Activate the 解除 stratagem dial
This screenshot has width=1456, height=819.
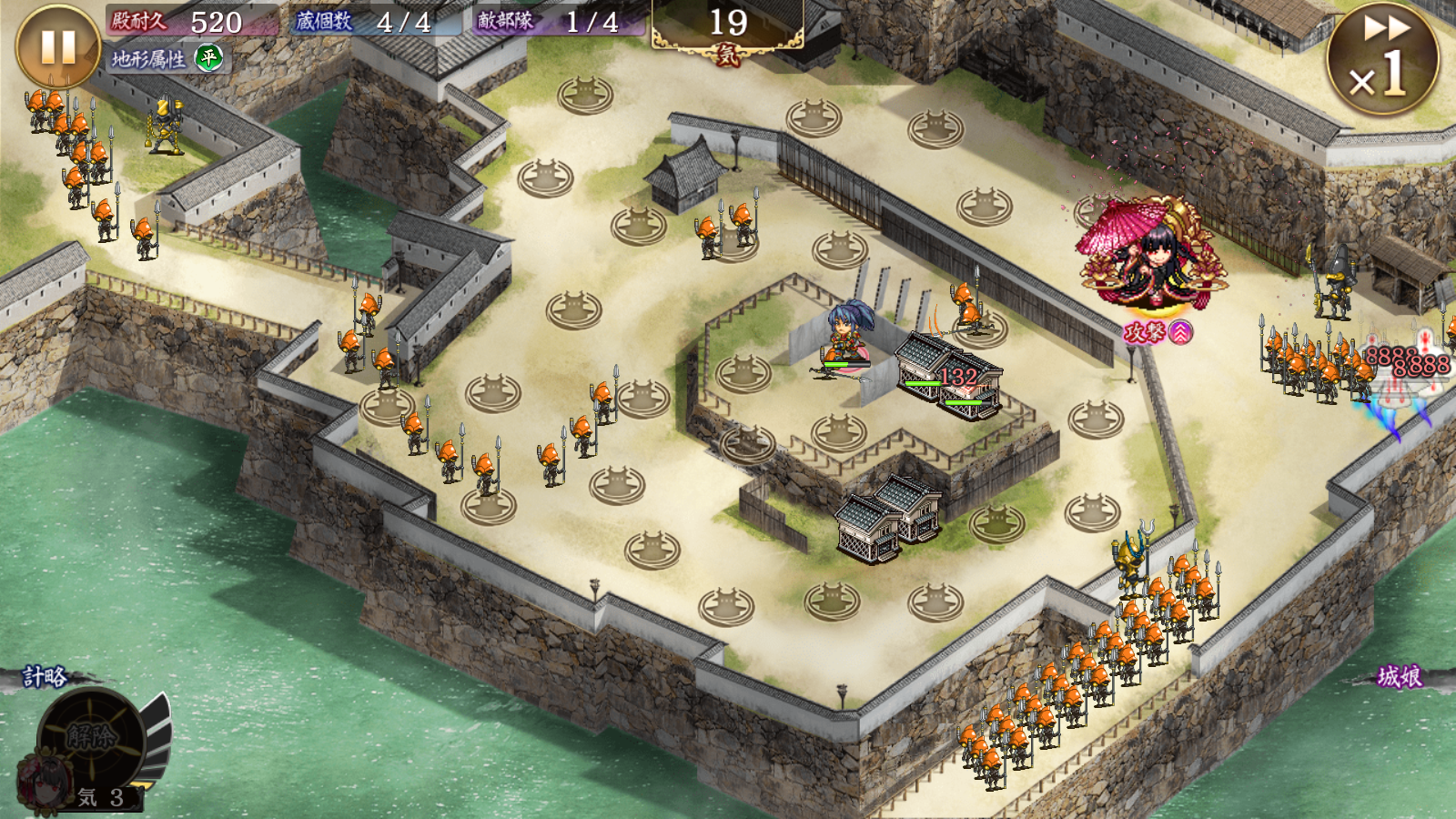(91, 737)
